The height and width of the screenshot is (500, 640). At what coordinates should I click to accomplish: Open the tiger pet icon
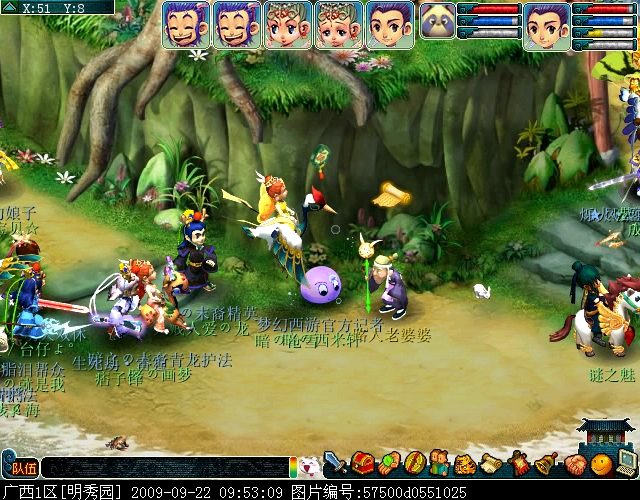pos(466,464)
